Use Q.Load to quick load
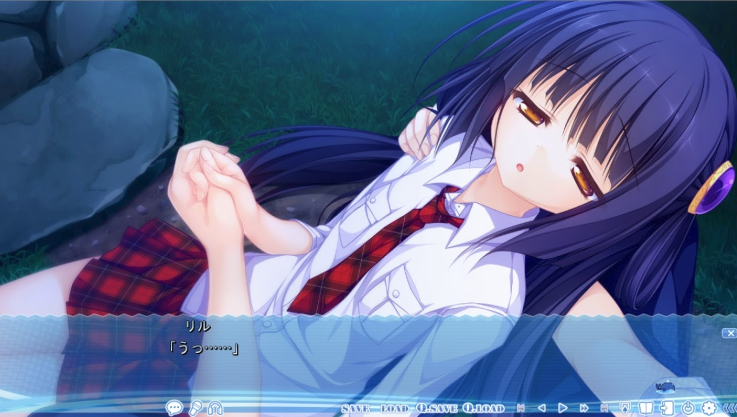 tap(484, 409)
